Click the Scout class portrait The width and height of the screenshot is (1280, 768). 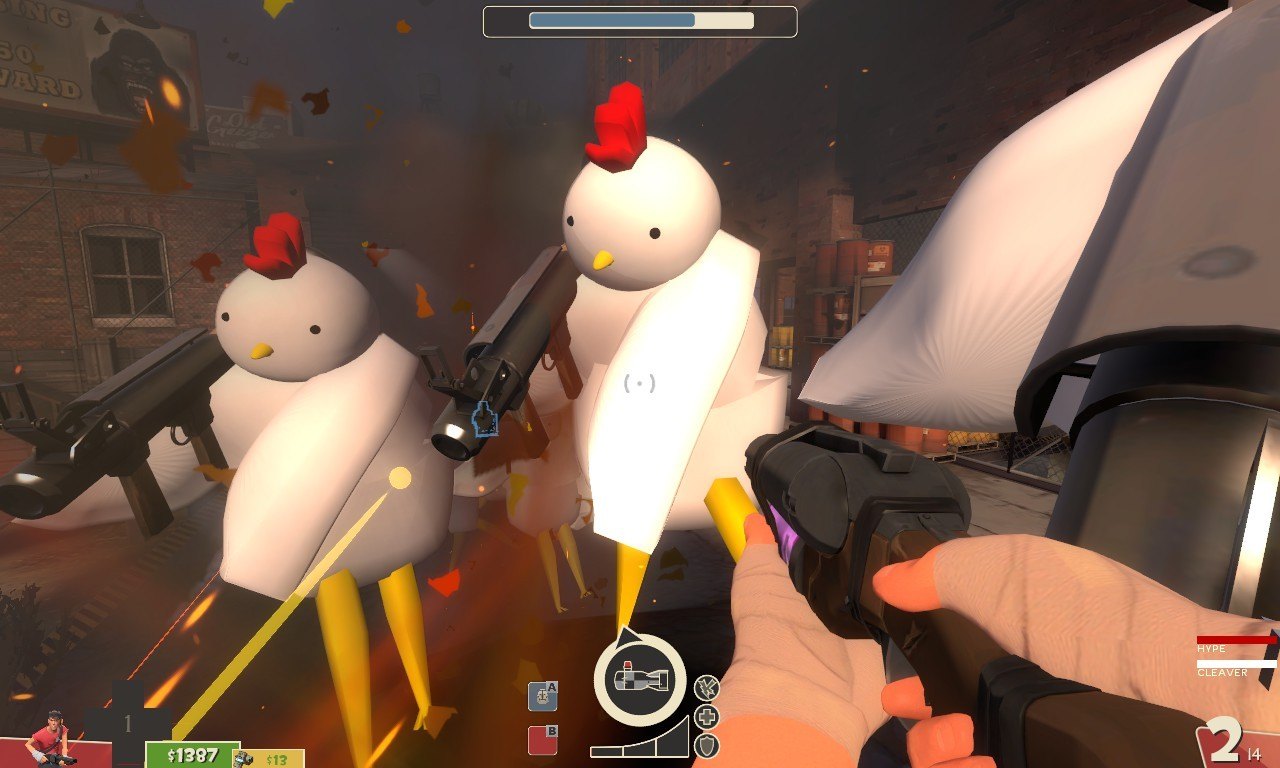pyautogui.click(x=48, y=741)
